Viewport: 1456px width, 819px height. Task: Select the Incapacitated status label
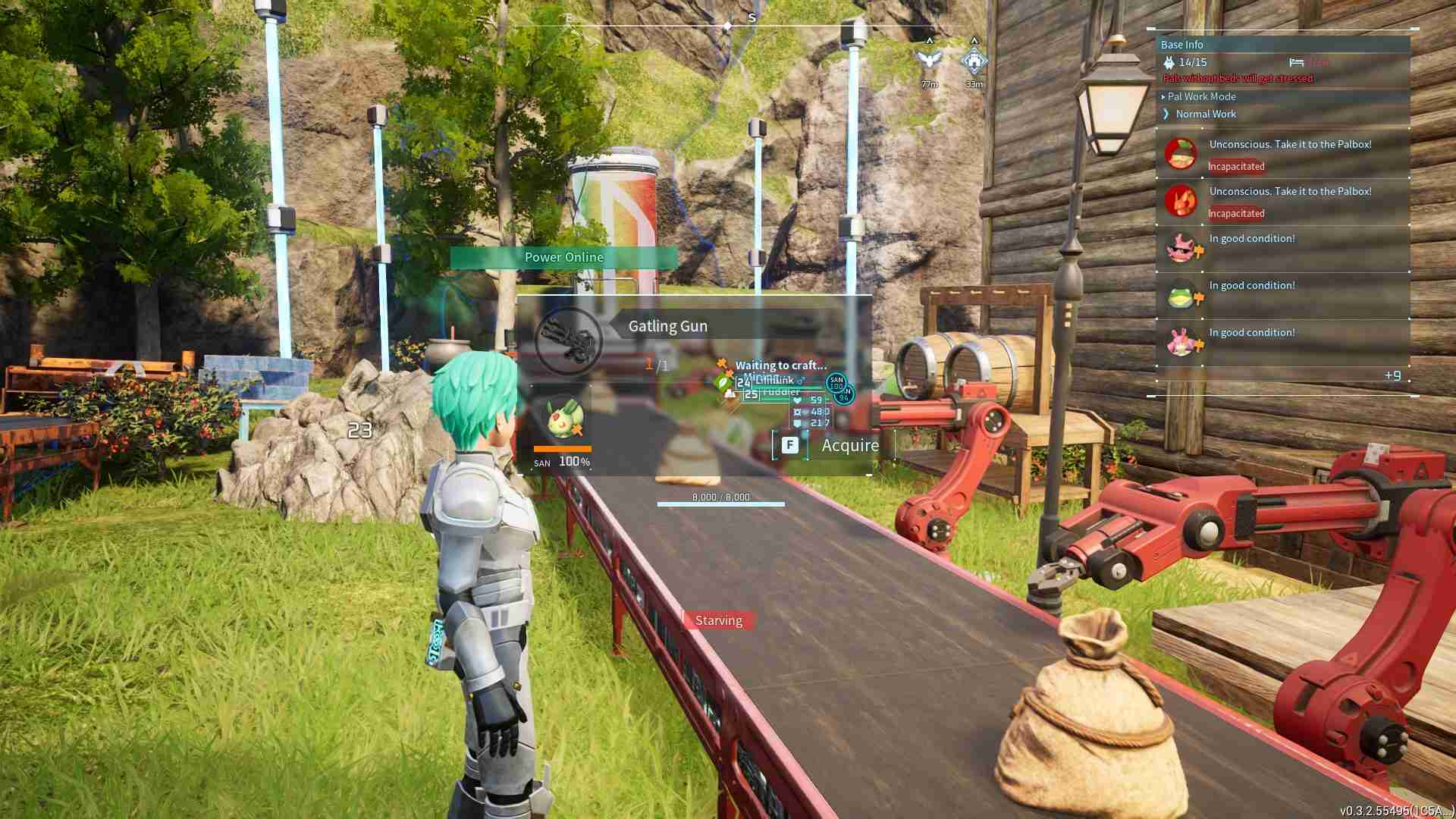click(x=1235, y=166)
